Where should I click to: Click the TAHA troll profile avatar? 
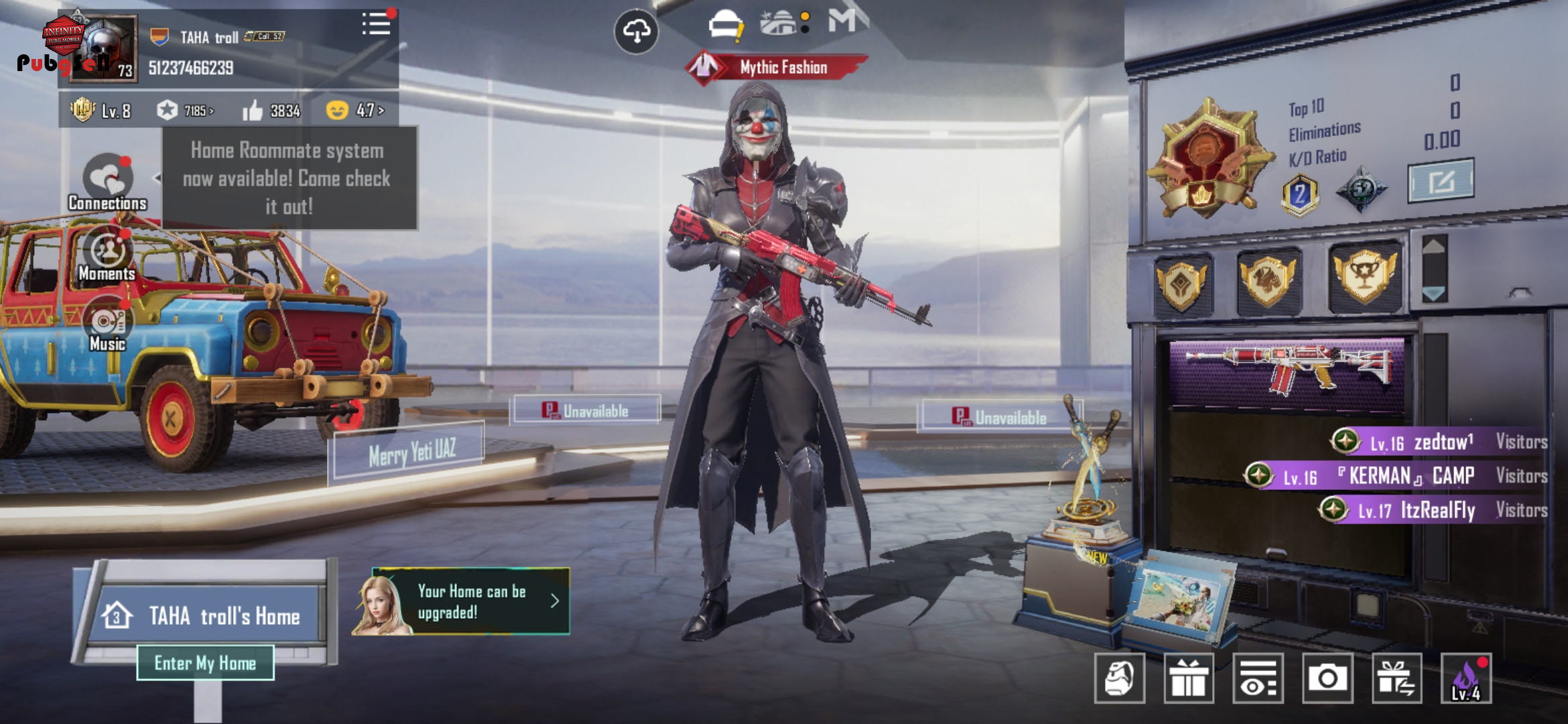tap(103, 48)
